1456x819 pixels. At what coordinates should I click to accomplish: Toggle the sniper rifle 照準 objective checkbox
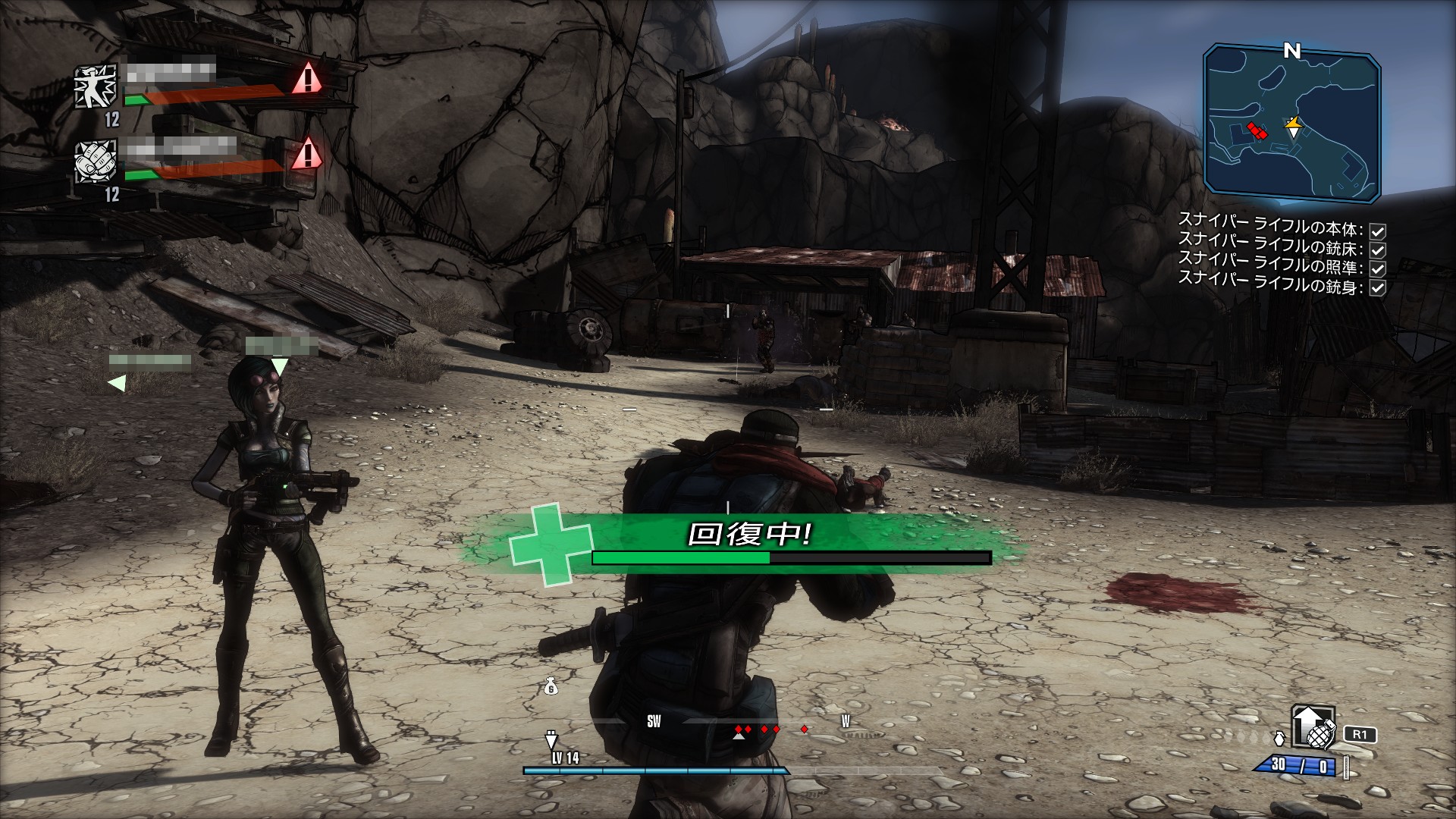(x=1377, y=268)
